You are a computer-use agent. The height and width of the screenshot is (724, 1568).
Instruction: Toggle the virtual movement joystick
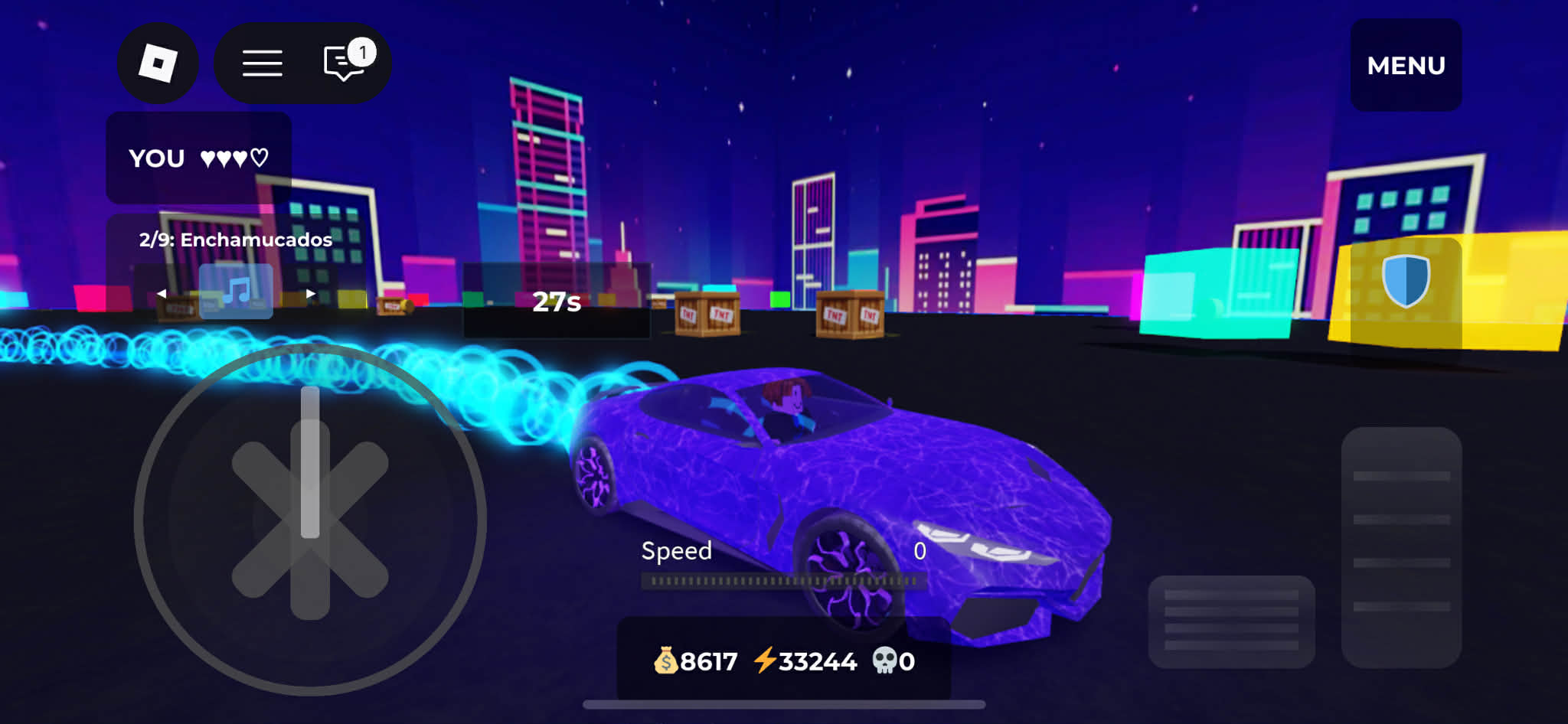pos(309,517)
